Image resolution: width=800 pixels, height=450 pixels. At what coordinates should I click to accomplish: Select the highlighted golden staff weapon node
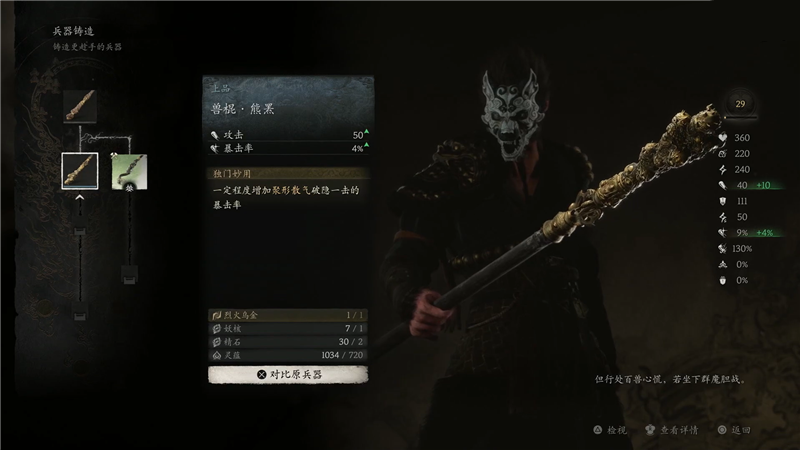point(80,171)
